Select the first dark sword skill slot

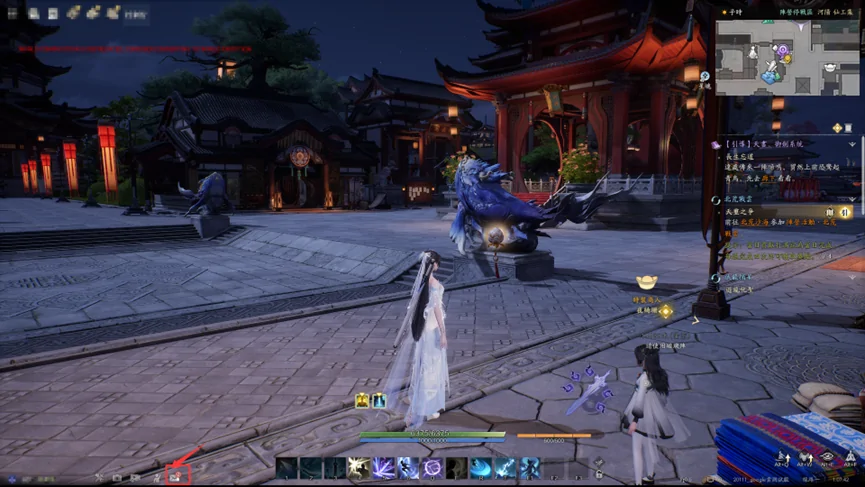coord(287,468)
